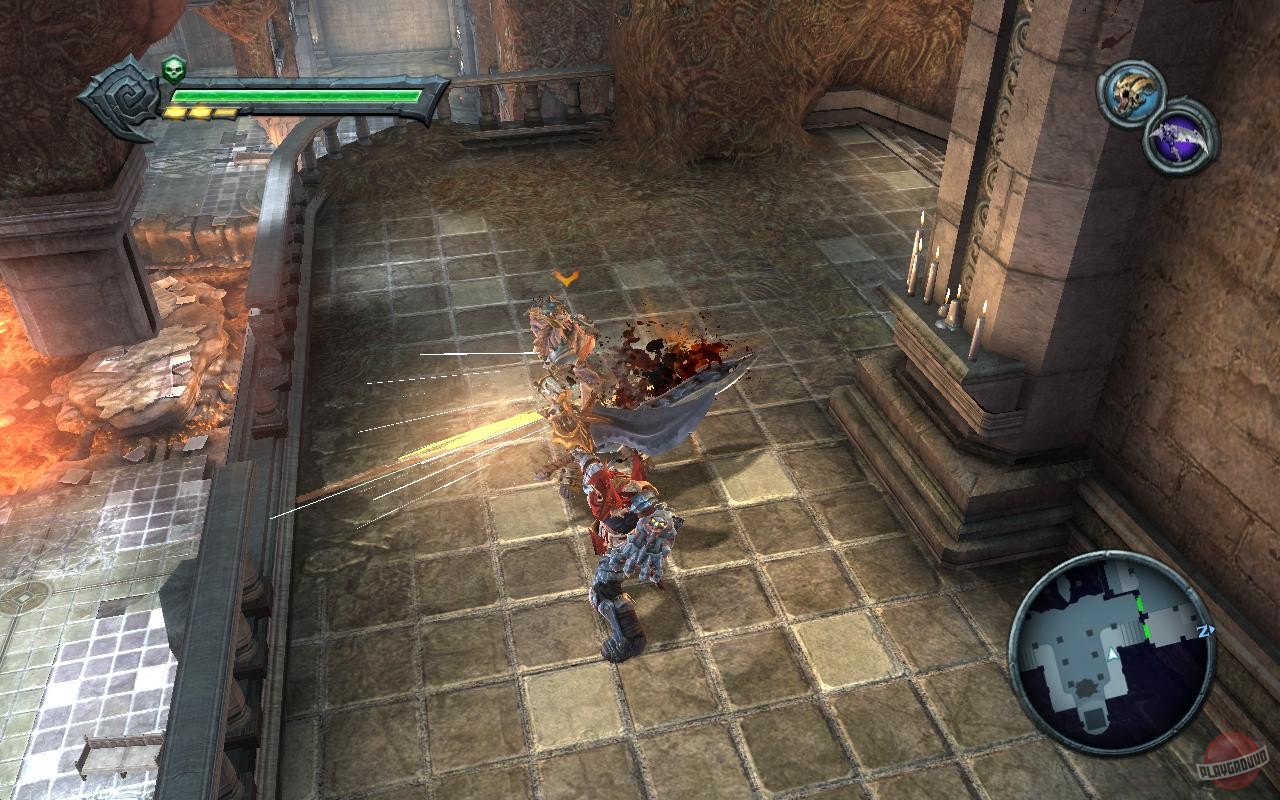This screenshot has height=800, width=1280.
Task: Toggle the lower green minimap exit marker
Action: [1147, 631]
